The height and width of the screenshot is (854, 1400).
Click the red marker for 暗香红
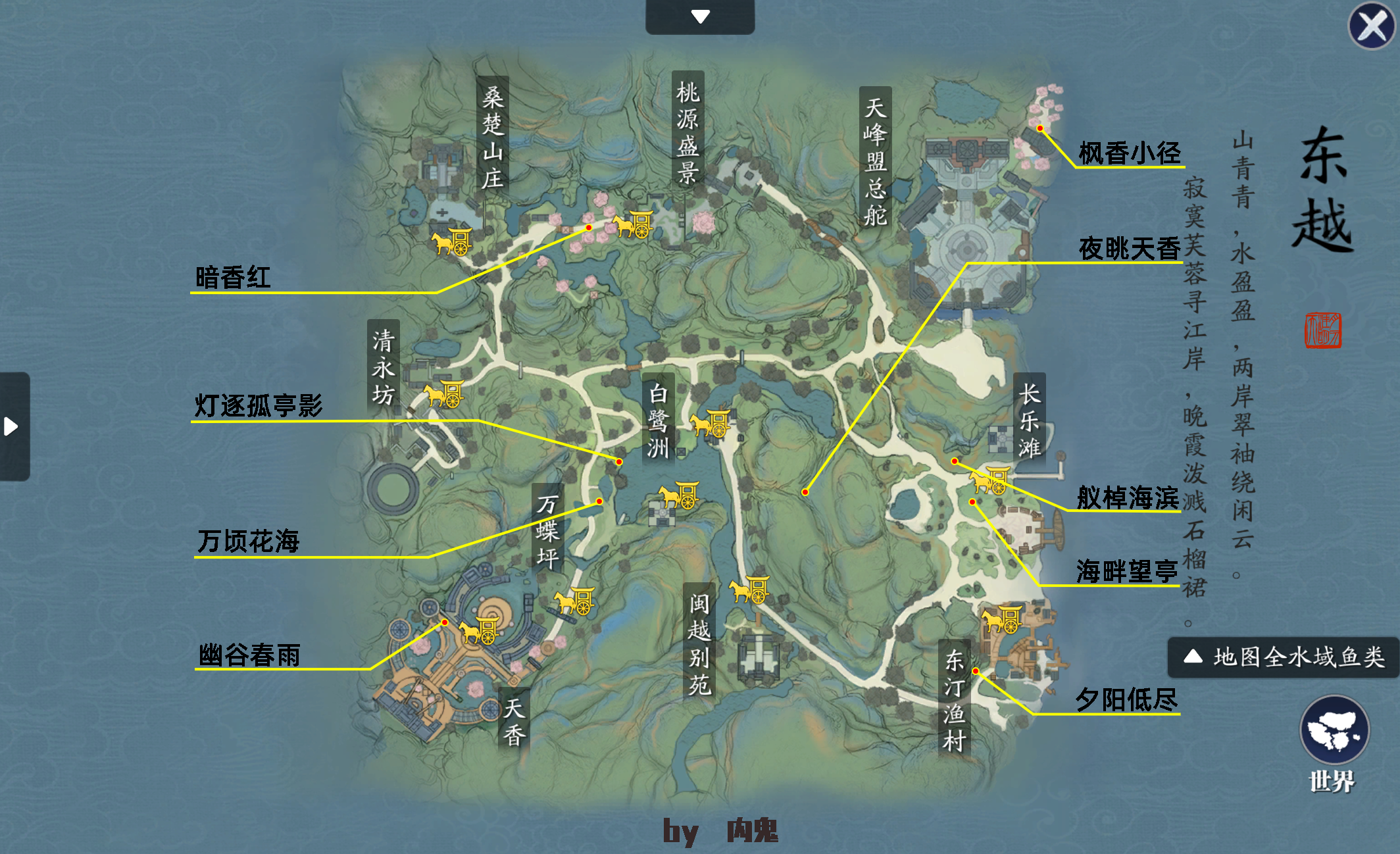587,227
